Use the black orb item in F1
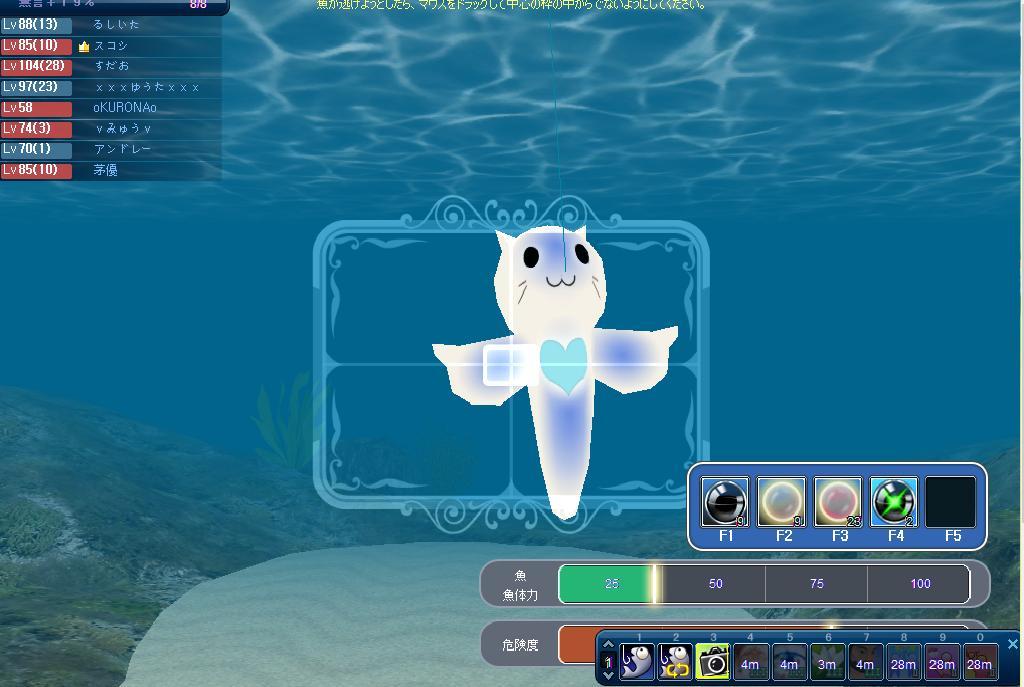 pos(725,501)
